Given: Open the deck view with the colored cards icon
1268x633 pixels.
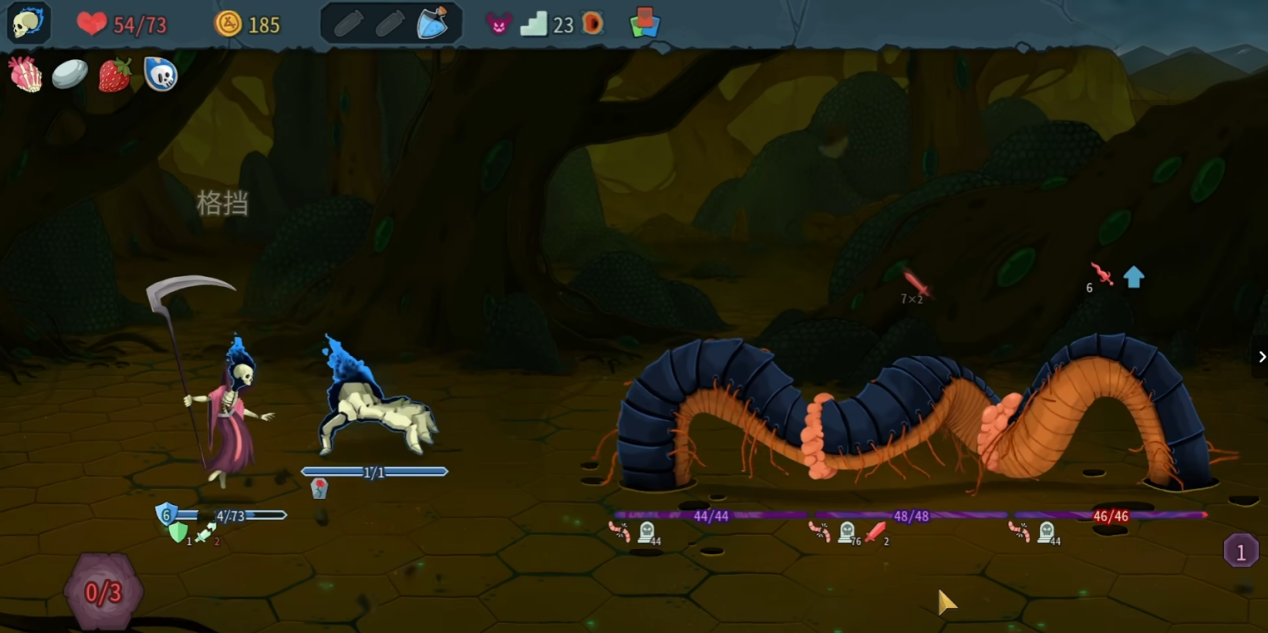Looking at the screenshot, I should click(x=645, y=23).
